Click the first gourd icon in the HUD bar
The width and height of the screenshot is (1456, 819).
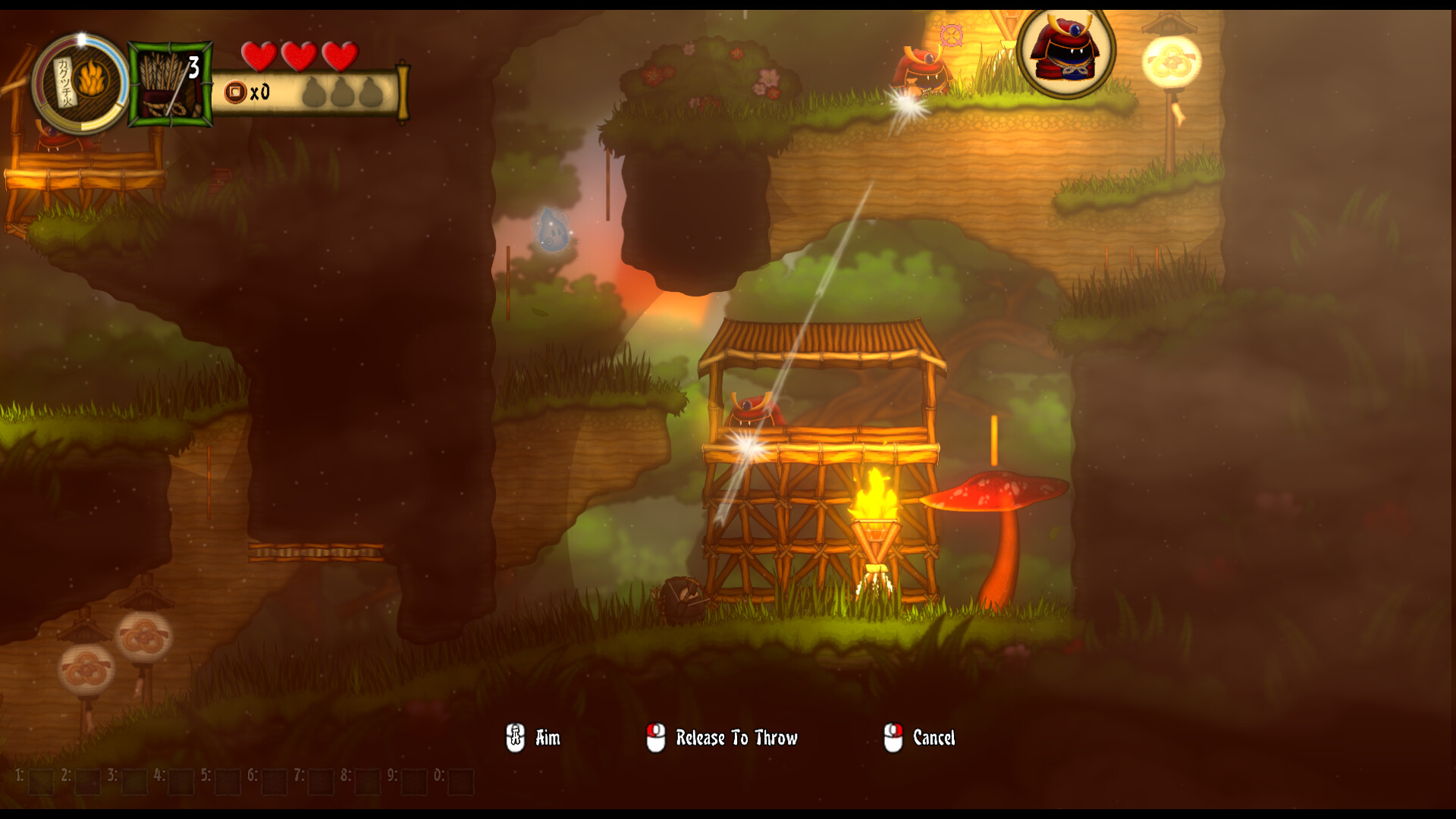313,94
